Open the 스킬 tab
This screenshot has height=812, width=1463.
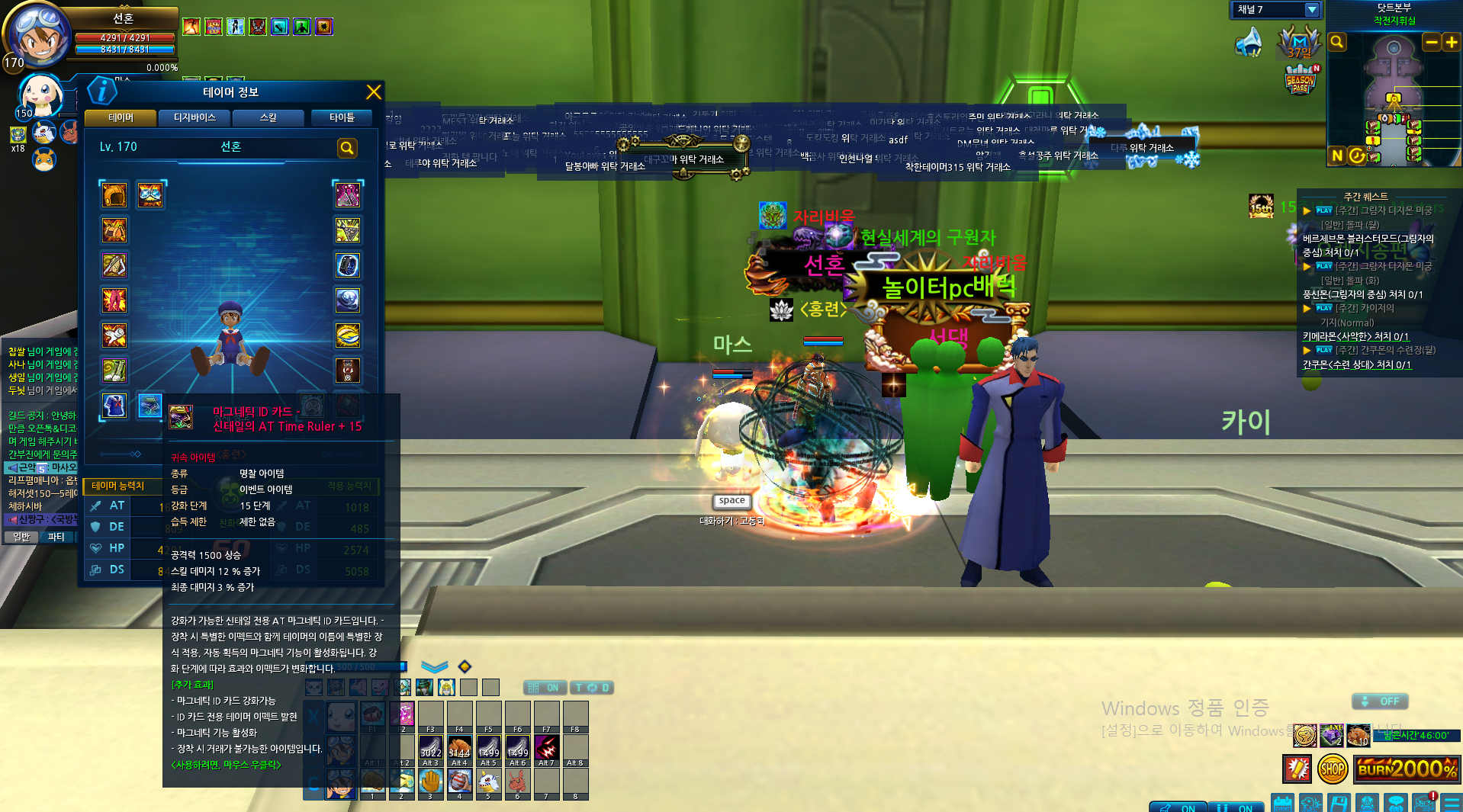click(268, 117)
